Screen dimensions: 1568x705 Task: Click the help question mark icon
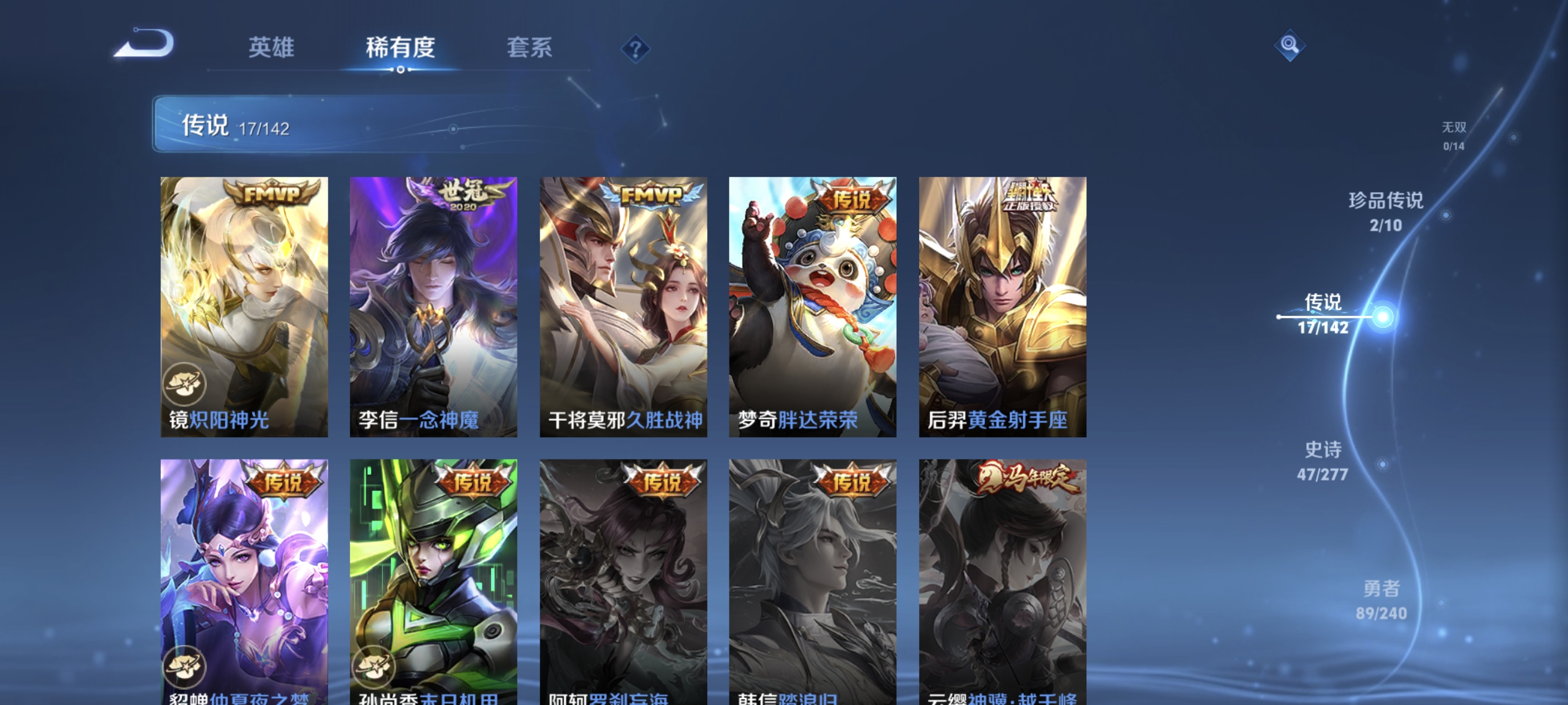tap(635, 49)
